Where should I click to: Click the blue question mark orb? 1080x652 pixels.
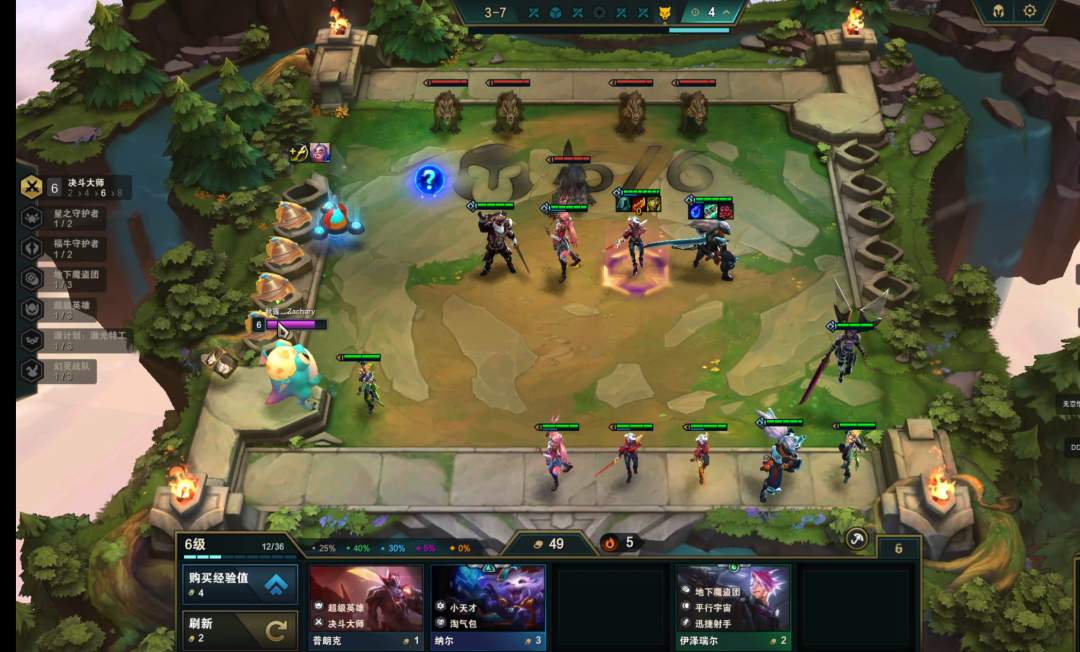tap(429, 180)
